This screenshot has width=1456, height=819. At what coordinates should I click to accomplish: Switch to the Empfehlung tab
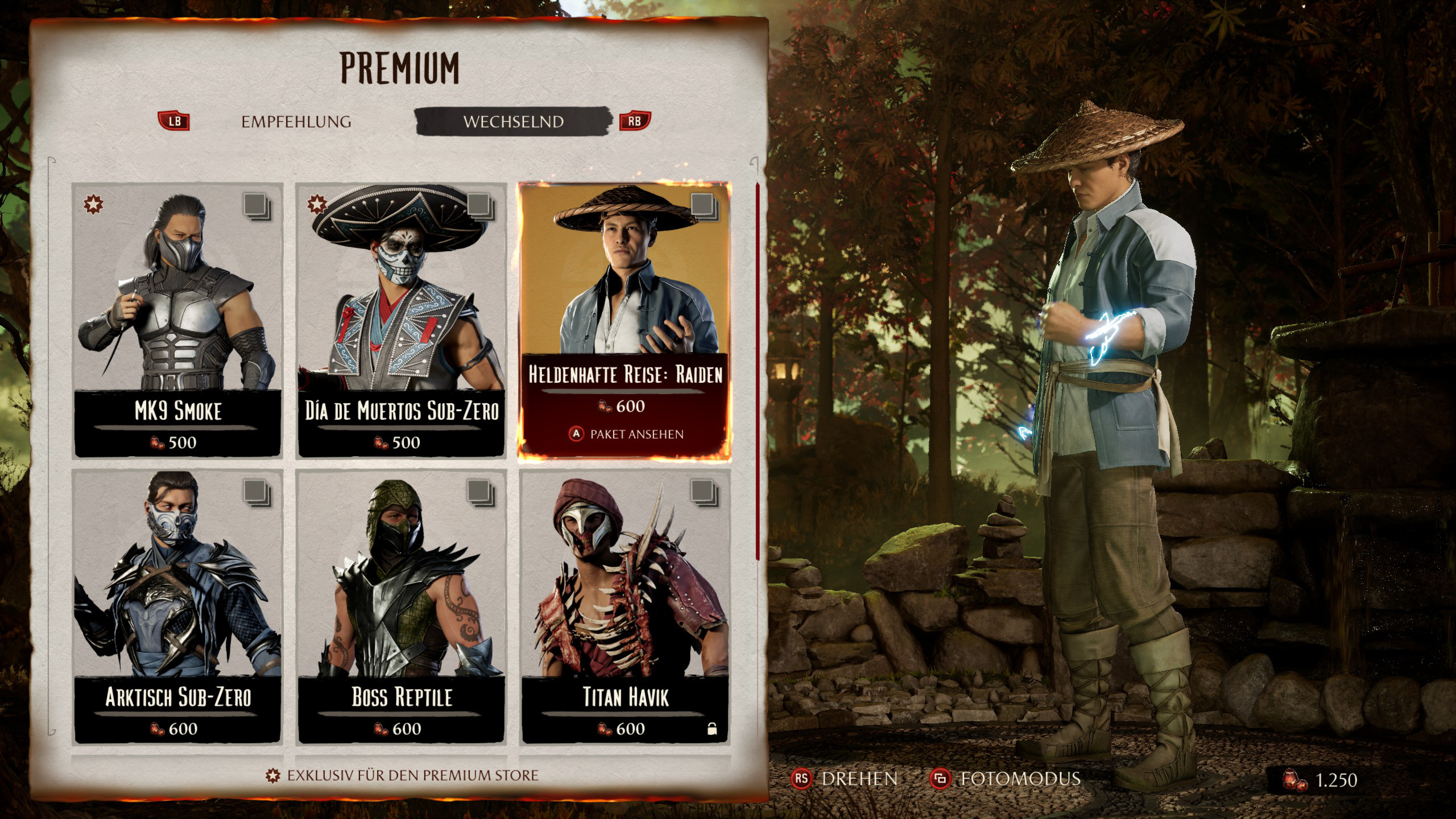296,122
